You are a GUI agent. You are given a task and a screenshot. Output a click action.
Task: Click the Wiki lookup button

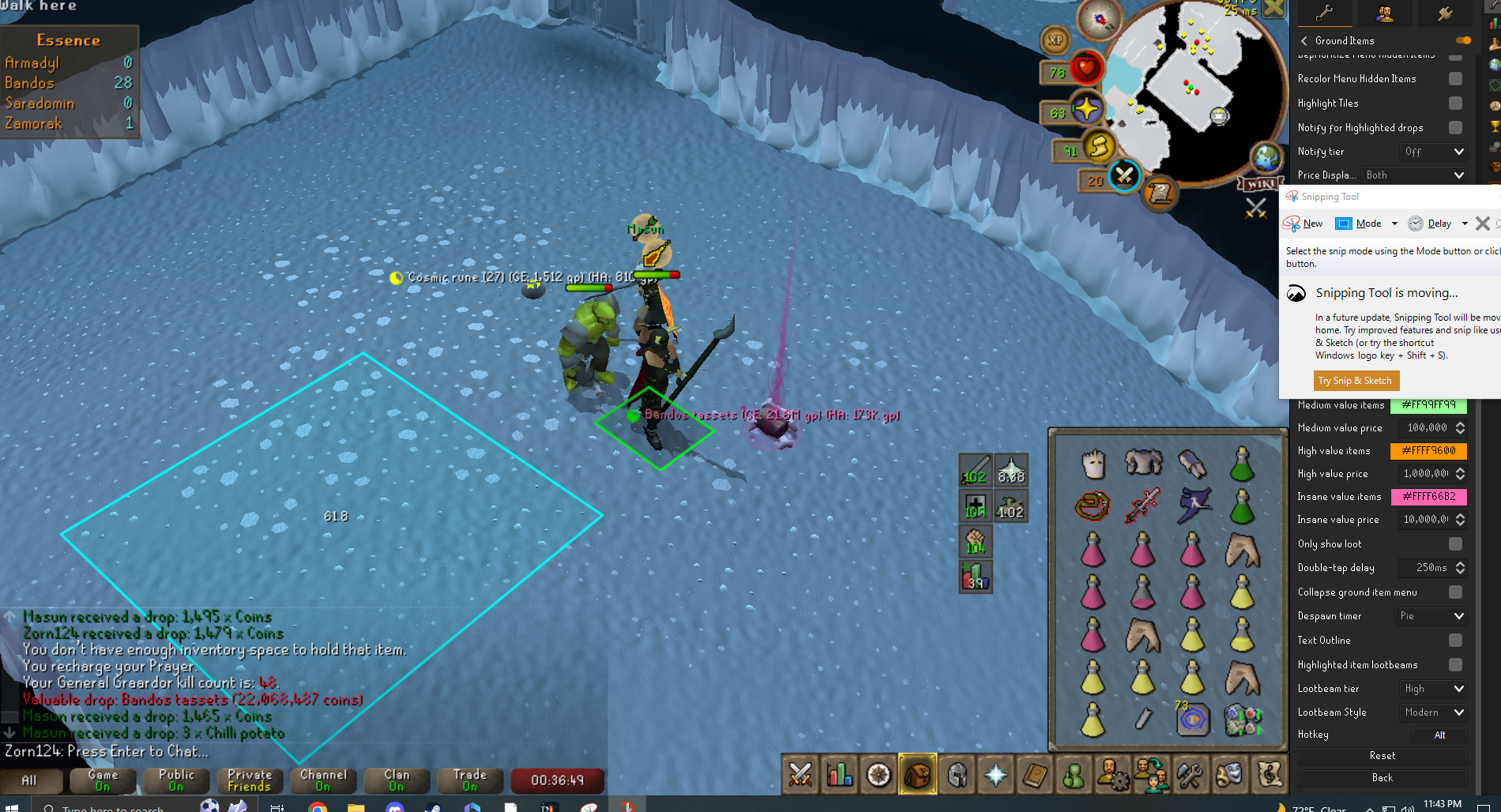pyautogui.click(x=1259, y=184)
